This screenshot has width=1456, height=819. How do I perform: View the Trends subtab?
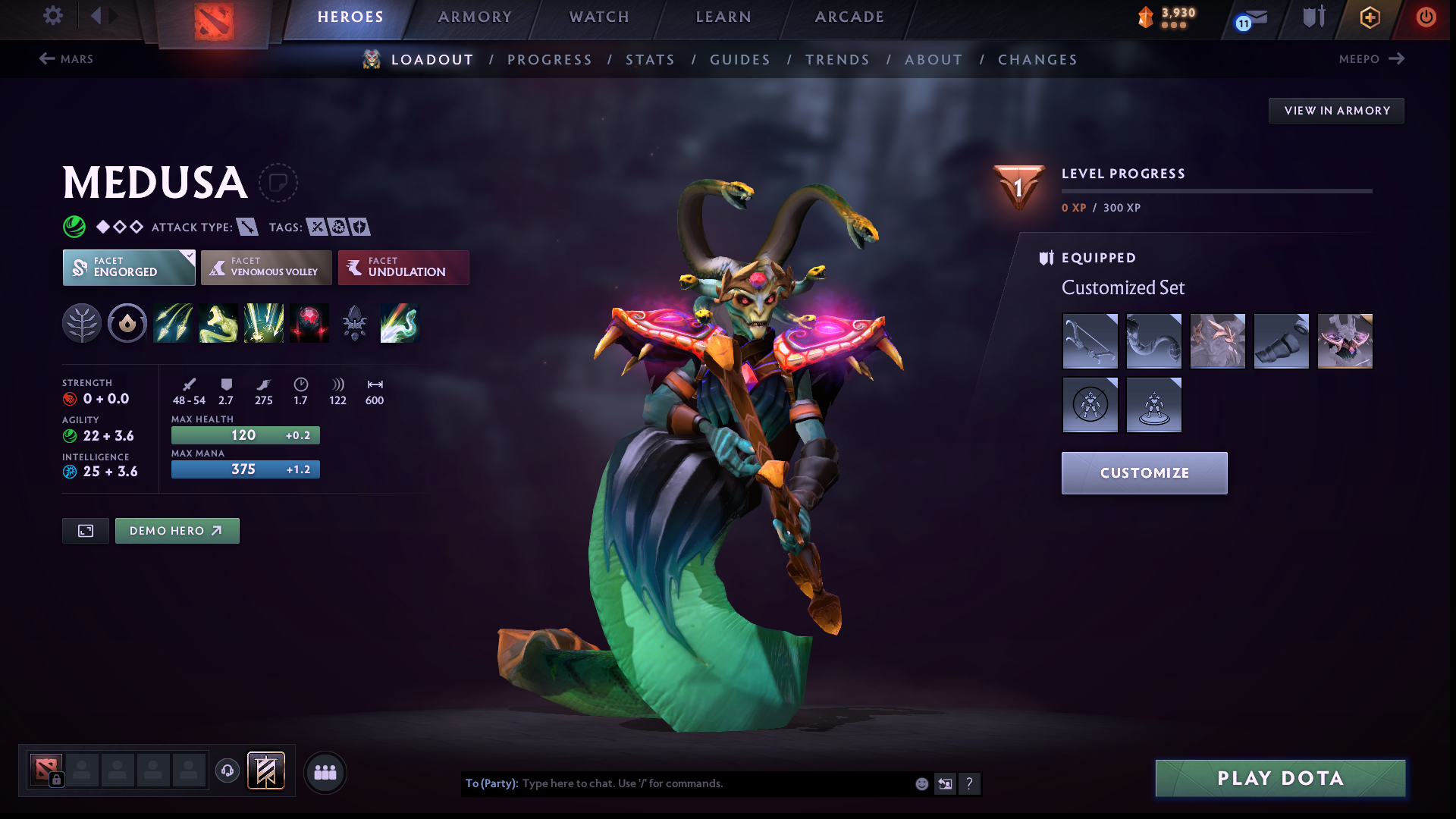(837, 59)
